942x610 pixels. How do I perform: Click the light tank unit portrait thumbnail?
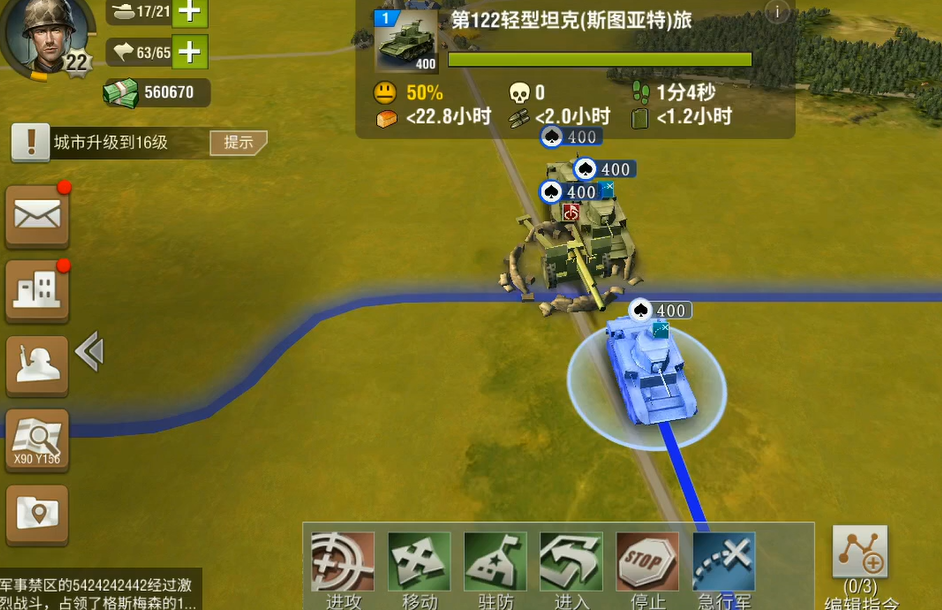tap(406, 42)
